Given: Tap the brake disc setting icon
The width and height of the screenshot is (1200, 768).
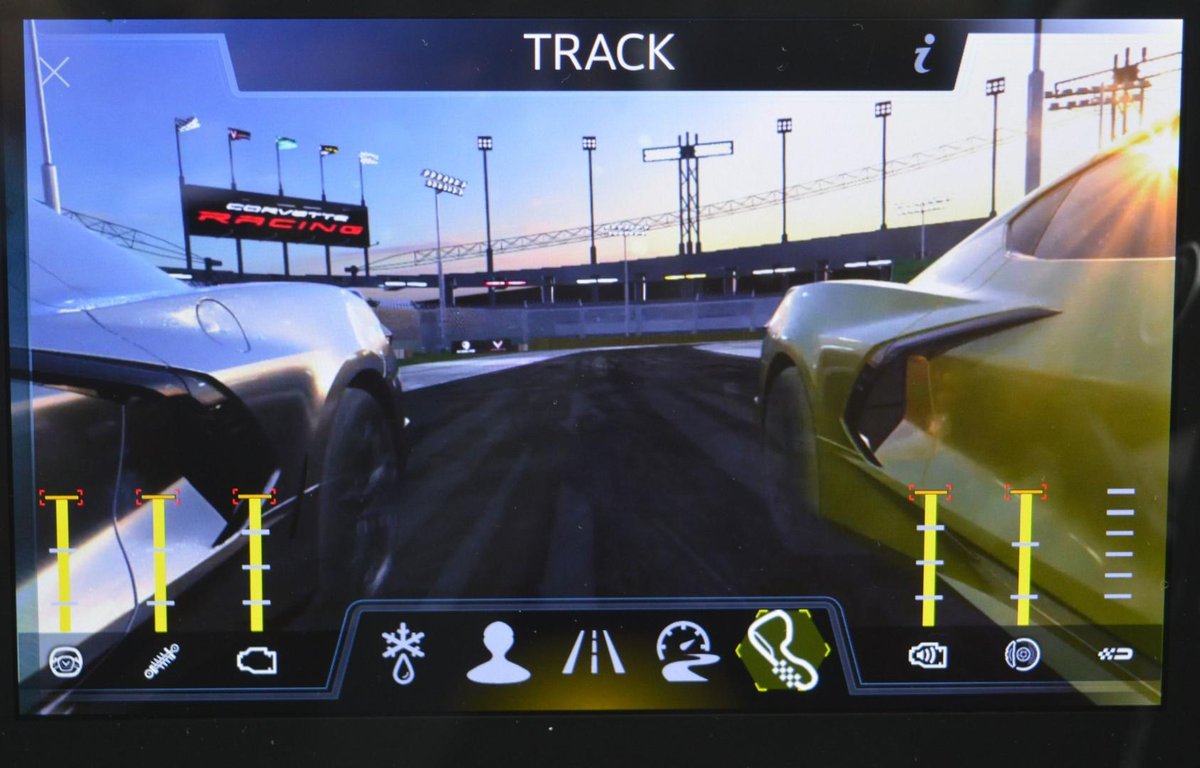Looking at the screenshot, I should pyautogui.click(x=1023, y=655).
